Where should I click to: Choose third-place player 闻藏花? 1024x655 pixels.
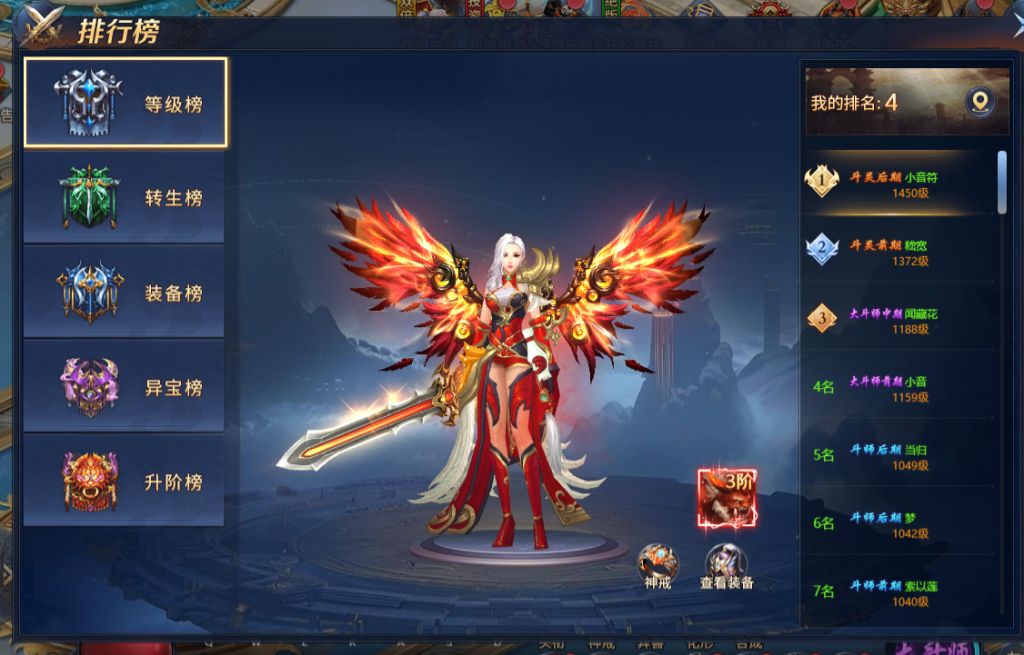pyautogui.click(x=895, y=320)
